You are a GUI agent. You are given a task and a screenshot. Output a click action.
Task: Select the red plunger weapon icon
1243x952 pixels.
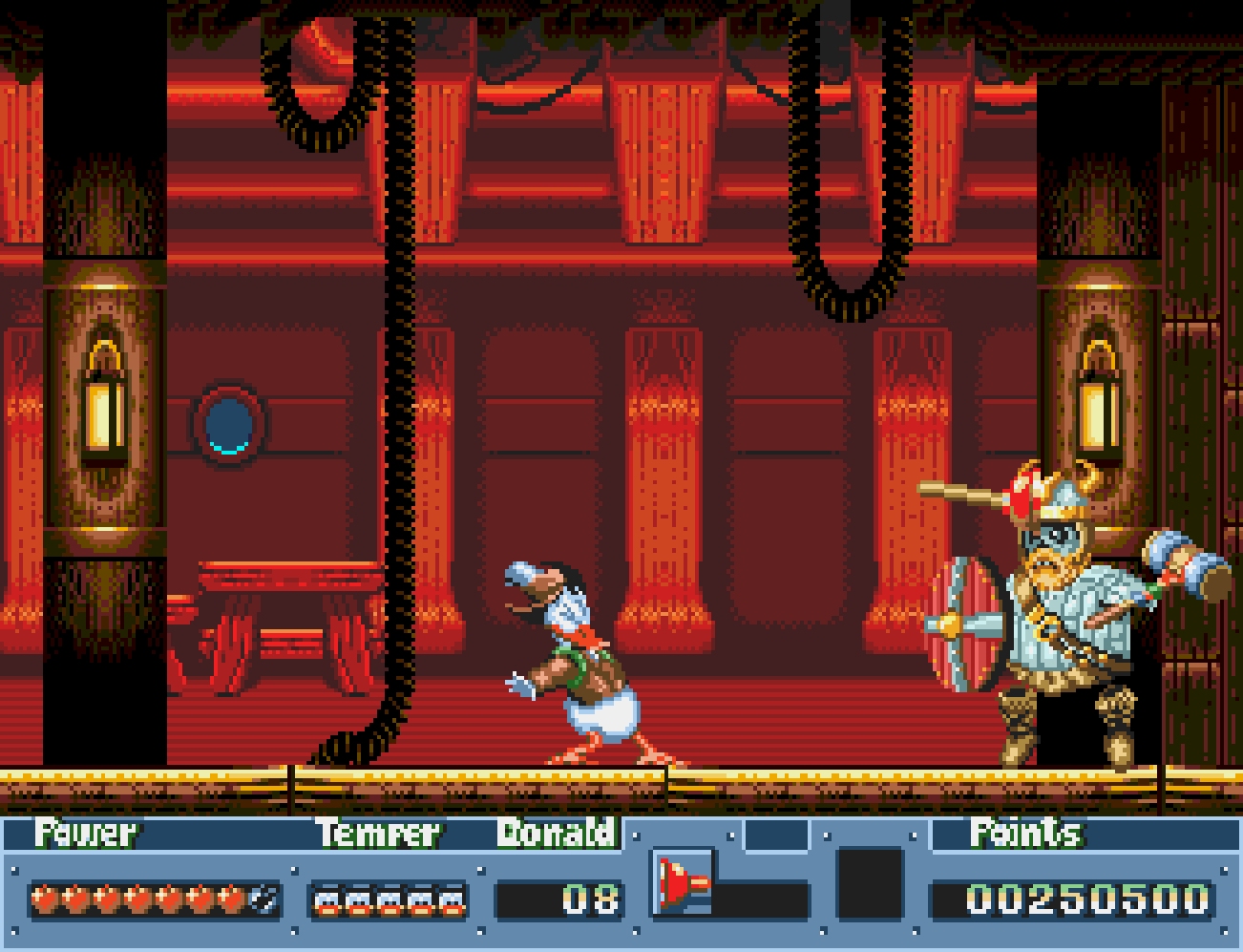(683, 882)
